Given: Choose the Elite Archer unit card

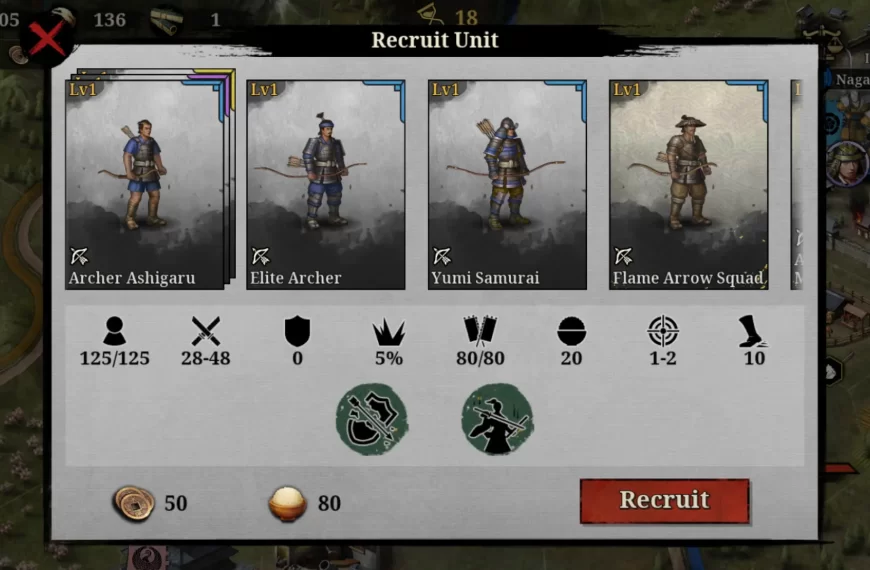Looking at the screenshot, I should coord(326,185).
